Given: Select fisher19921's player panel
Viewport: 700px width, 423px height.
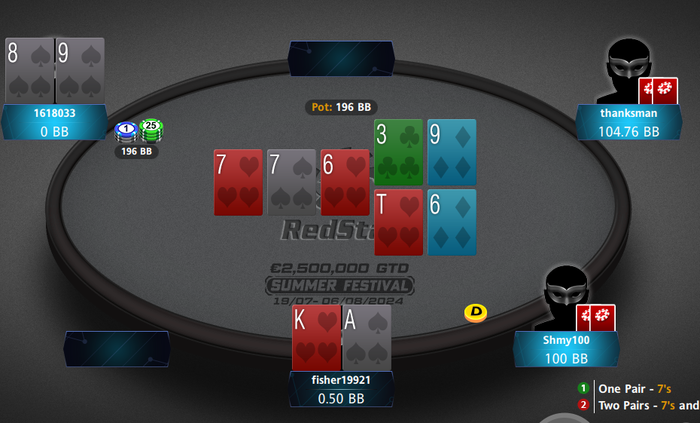Looking at the screenshot, I should click(x=340, y=389).
